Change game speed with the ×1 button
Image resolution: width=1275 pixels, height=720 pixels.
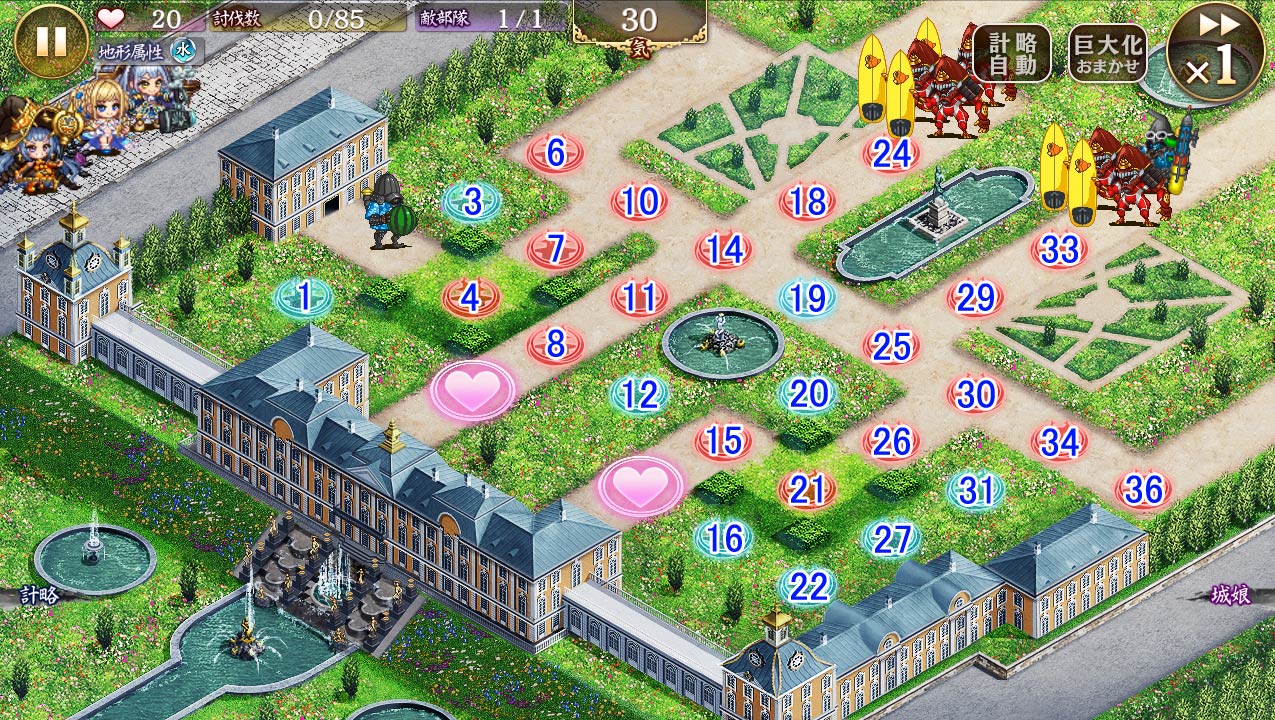tap(1214, 54)
